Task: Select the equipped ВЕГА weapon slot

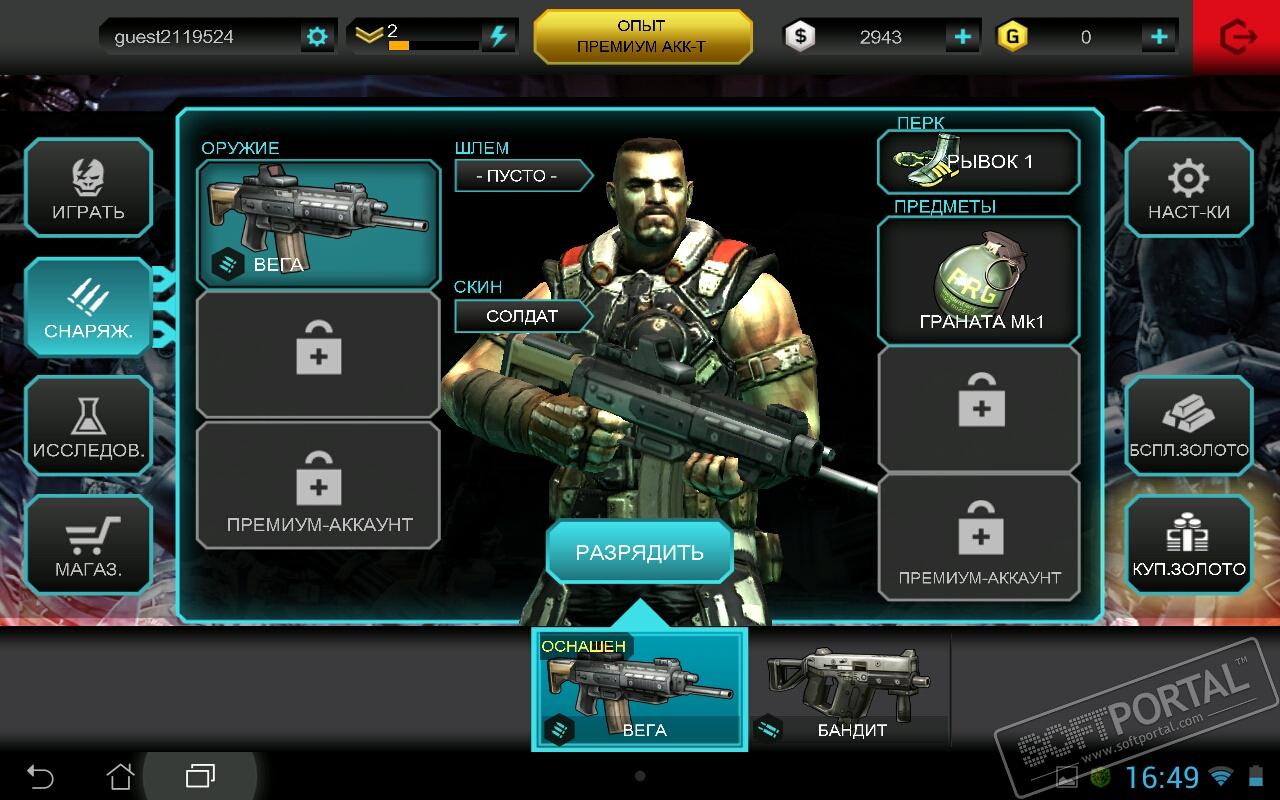Action: (318, 223)
